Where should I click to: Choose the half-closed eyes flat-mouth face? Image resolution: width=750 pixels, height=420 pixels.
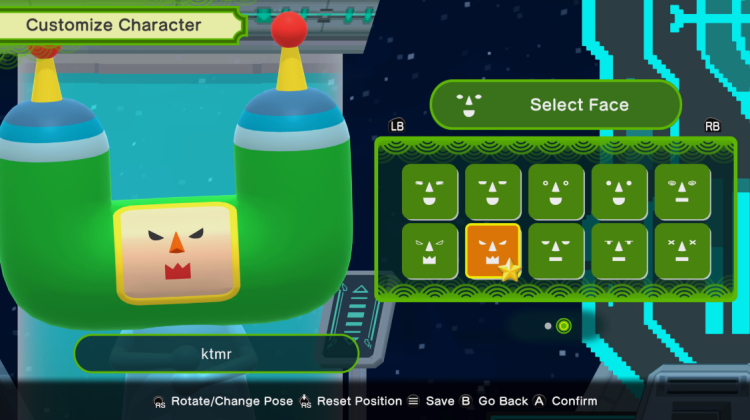pyautogui.click(x=556, y=251)
